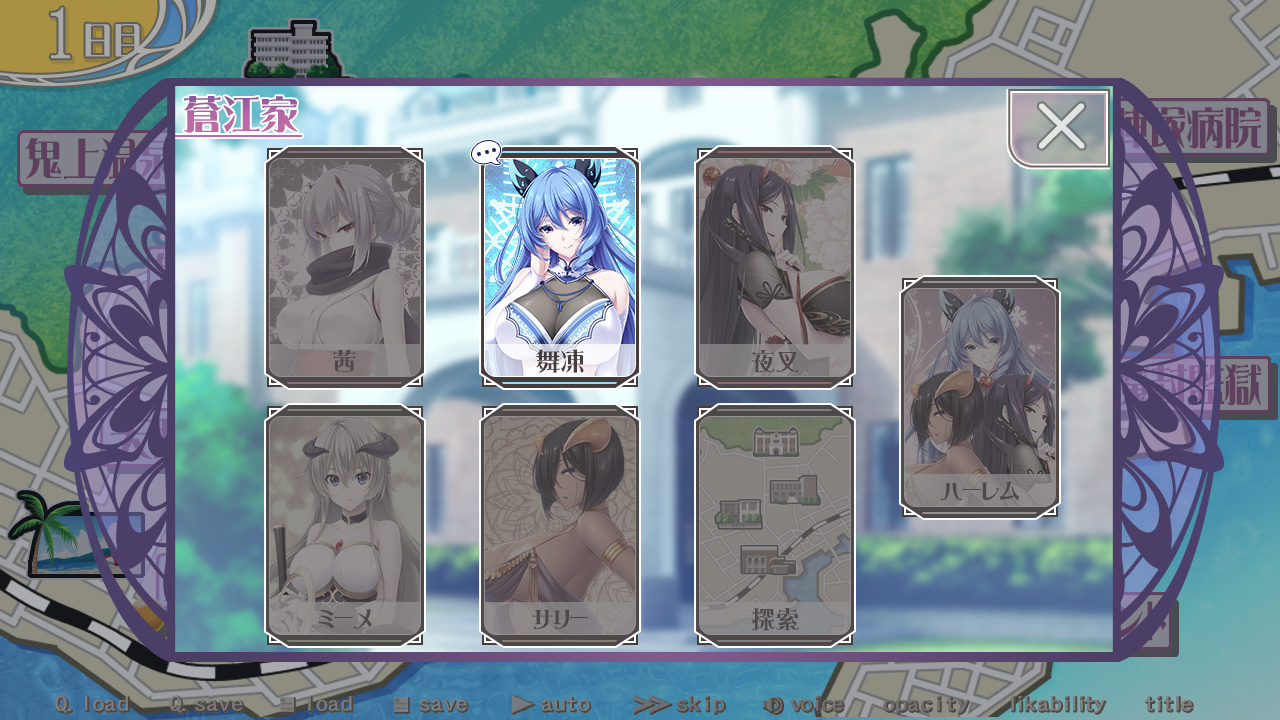Open the 探索 map exploration card
This screenshot has height=720, width=1280.
point(775,526)
